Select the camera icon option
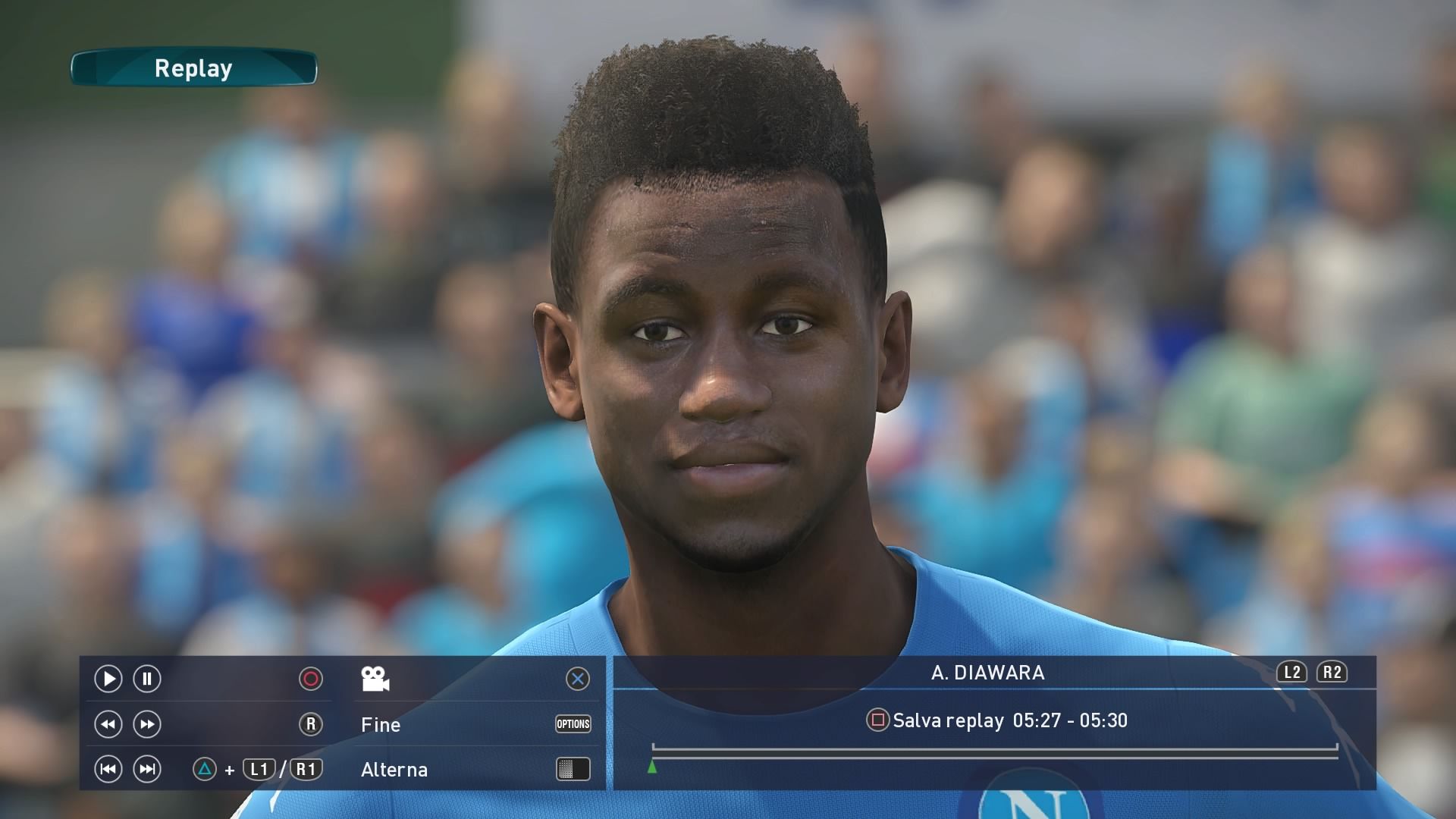1456x819 pixels. coord(375,679)
